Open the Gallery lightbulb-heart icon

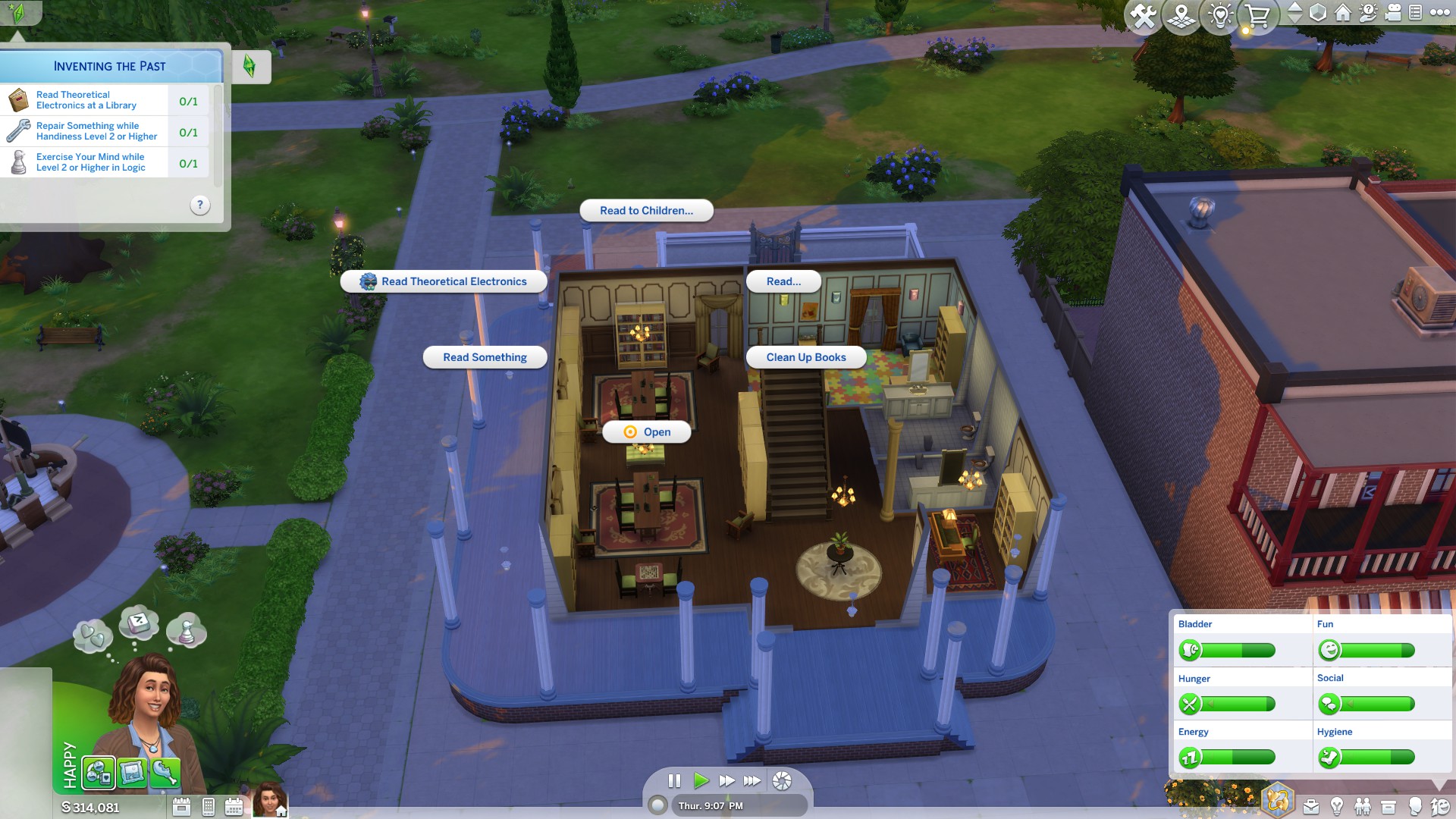click(x=1221, y=13)
